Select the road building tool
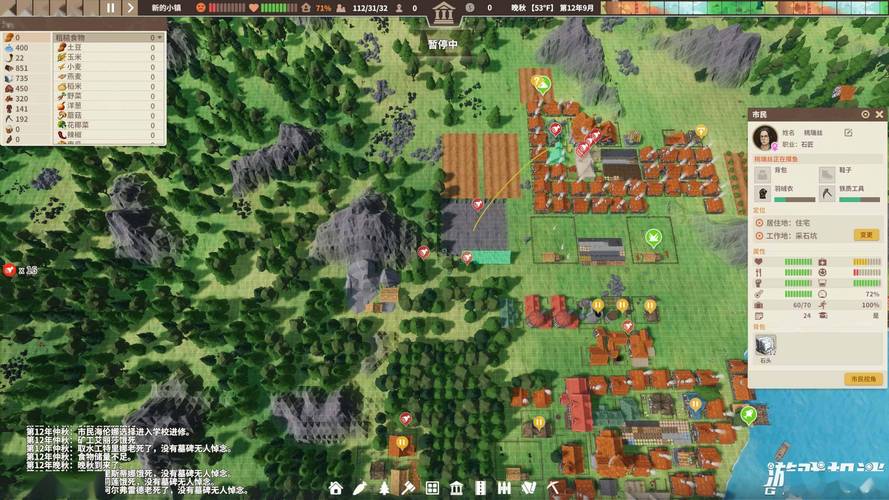 [x=480, y=488]
